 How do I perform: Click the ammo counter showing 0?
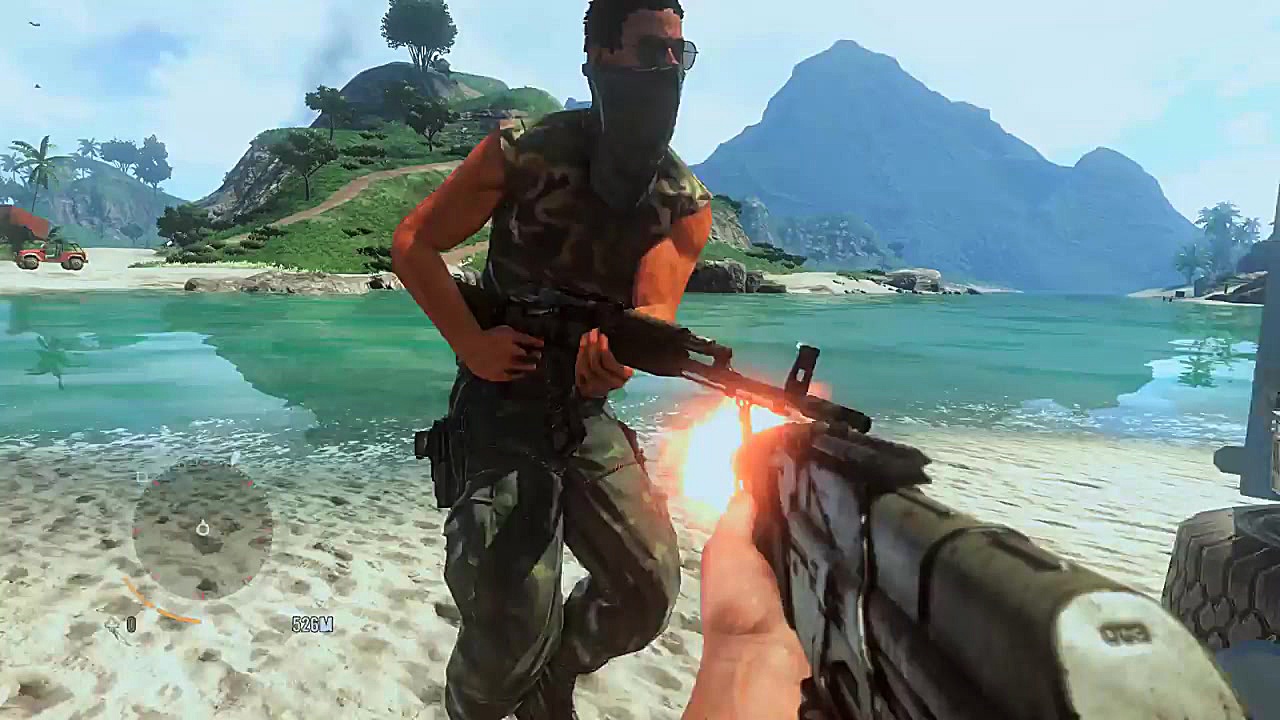(130, 623)
